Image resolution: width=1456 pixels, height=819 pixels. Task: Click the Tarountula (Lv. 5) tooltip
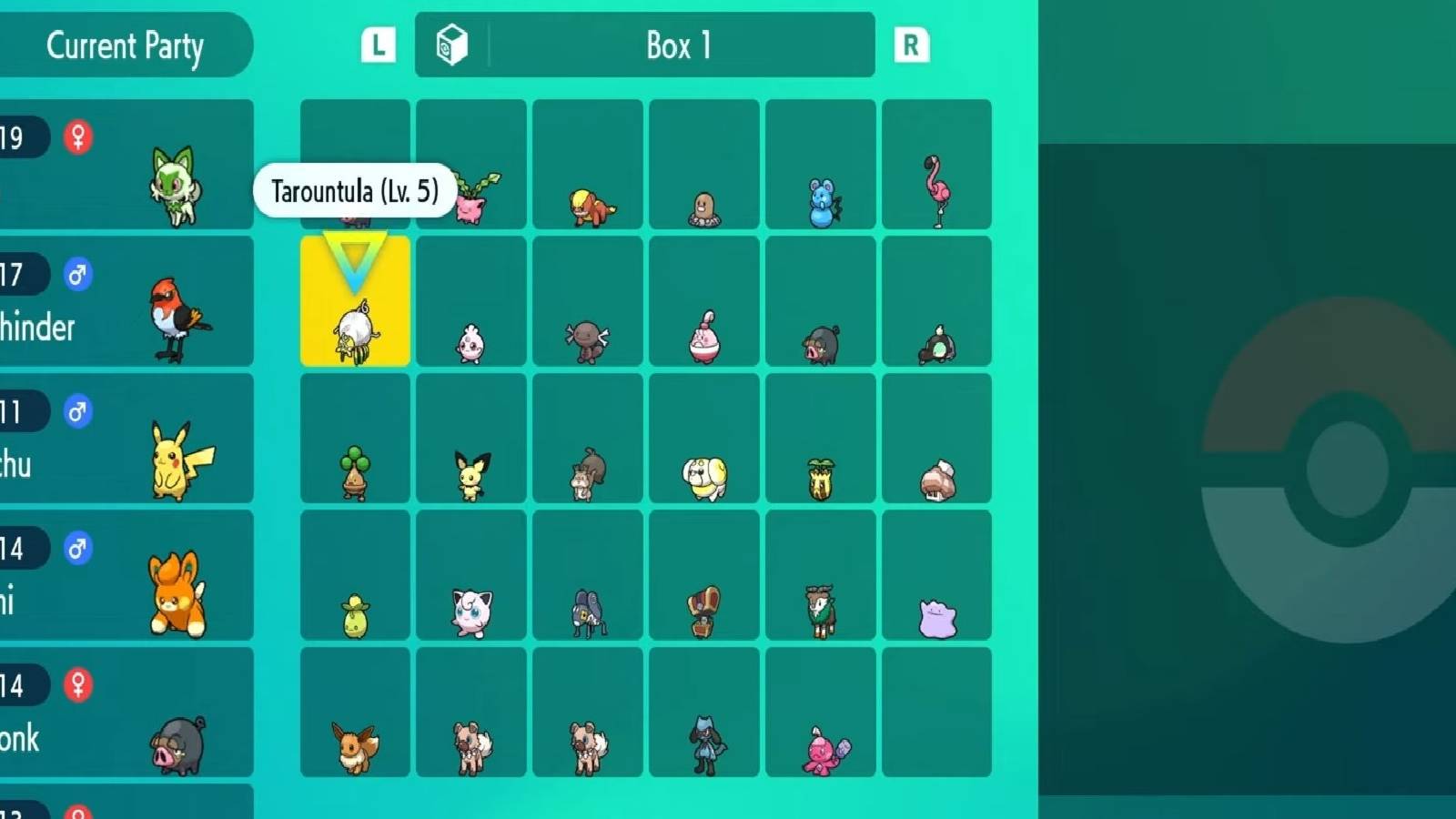click(355, 190)
